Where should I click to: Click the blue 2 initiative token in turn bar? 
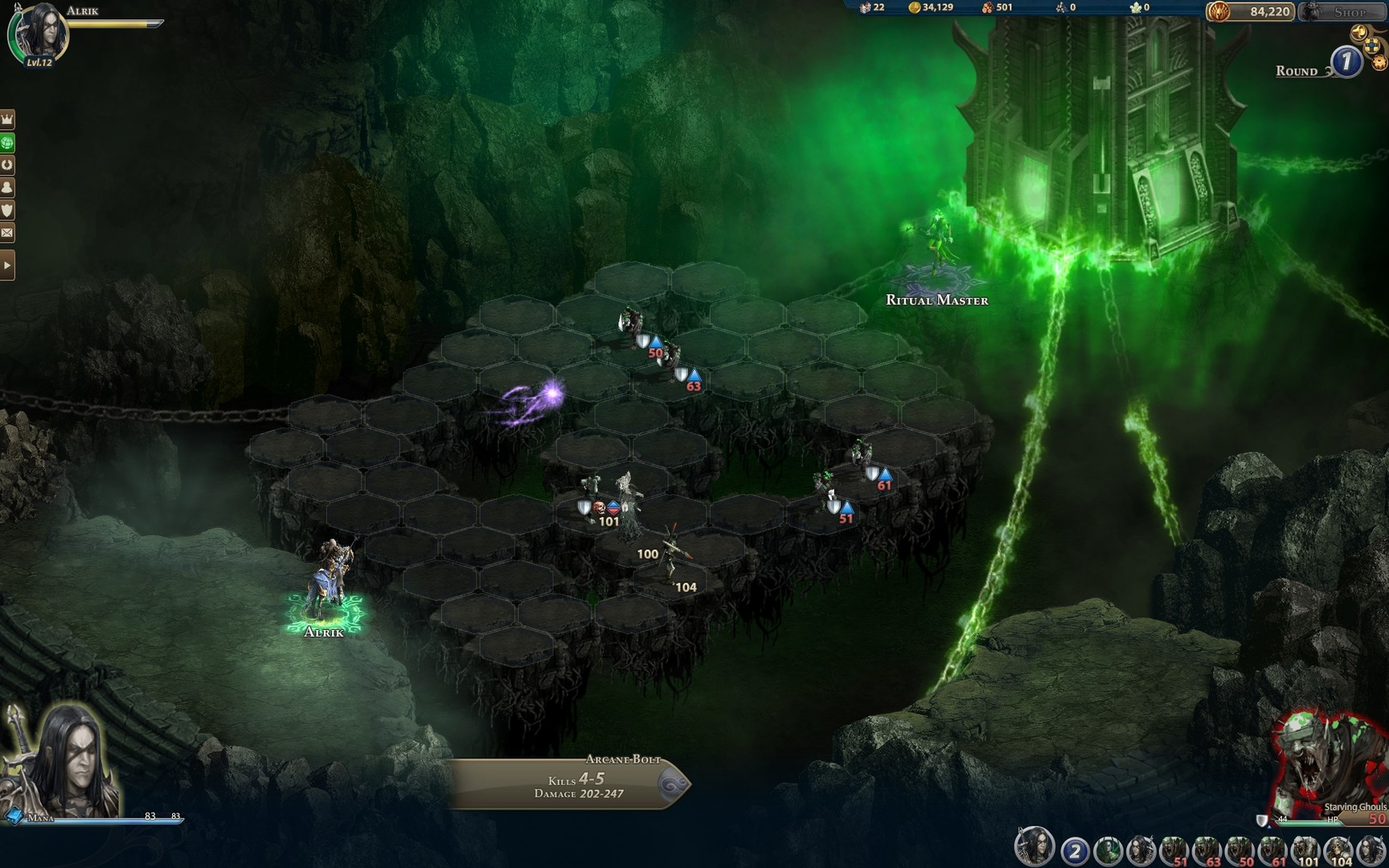click(x=1074, y=850)
